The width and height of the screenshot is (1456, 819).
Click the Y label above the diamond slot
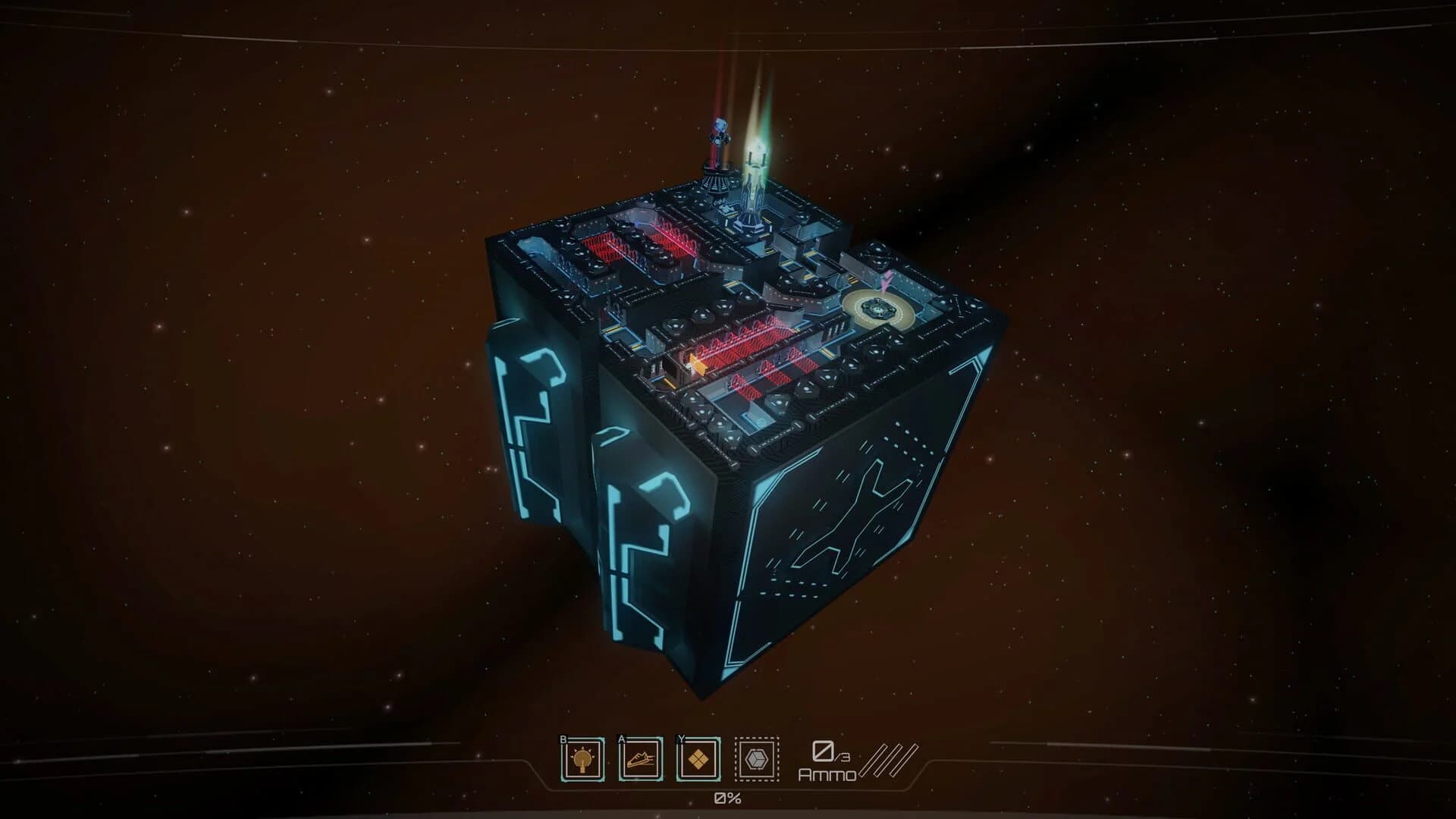[681, 739]
